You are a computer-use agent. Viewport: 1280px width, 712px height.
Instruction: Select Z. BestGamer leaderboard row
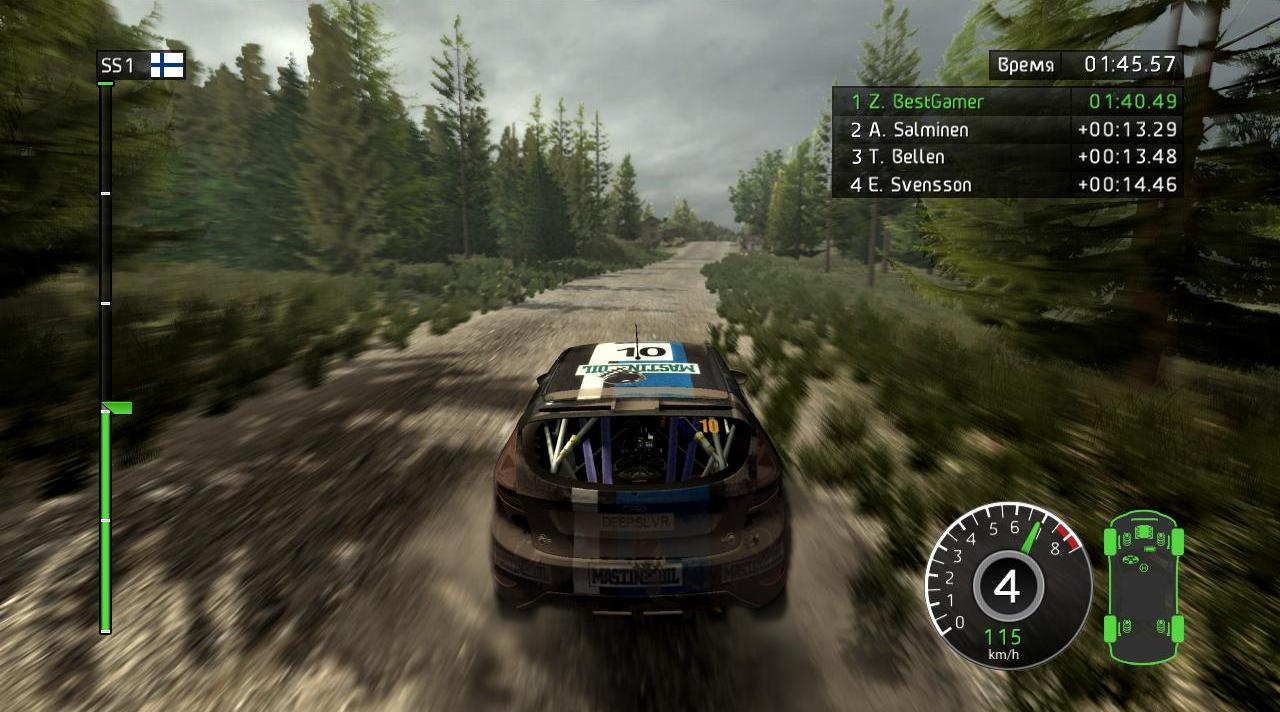(x=1007, y=101)
